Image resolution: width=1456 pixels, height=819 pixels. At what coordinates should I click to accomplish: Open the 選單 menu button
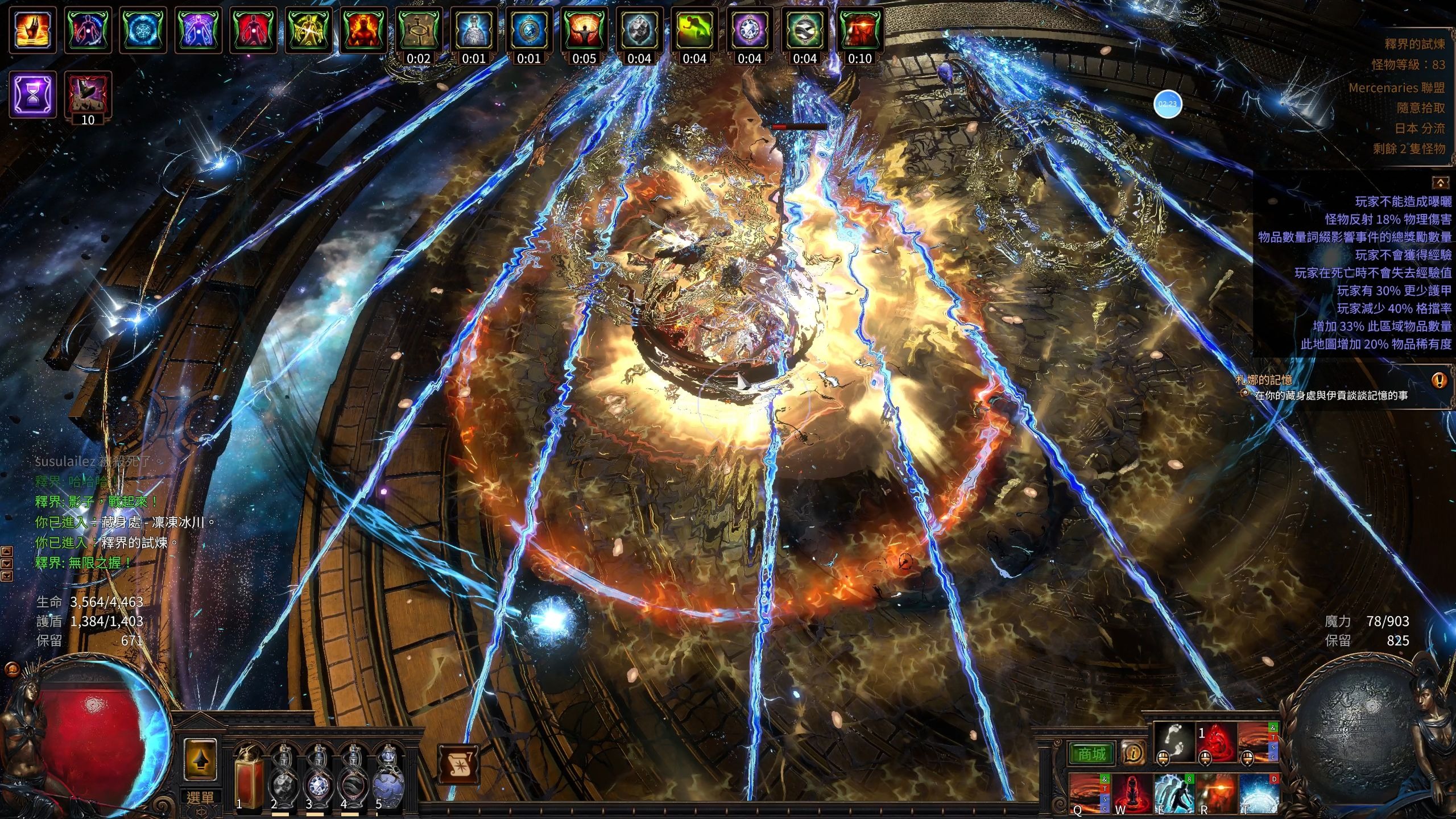coord(200,797)
